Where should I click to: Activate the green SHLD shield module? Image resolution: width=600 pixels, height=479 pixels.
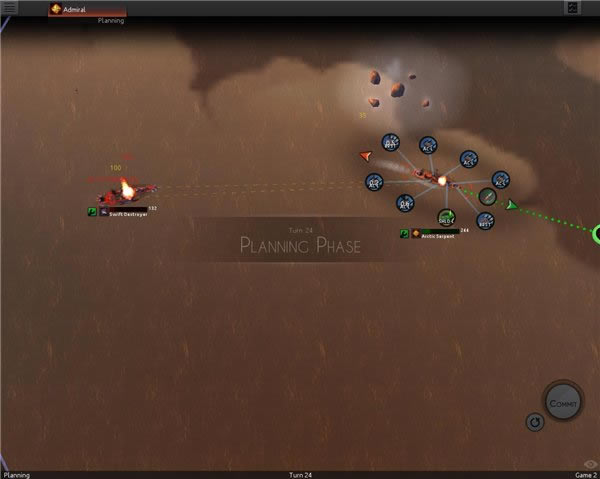pyautogui.click(x=446, y=217)
